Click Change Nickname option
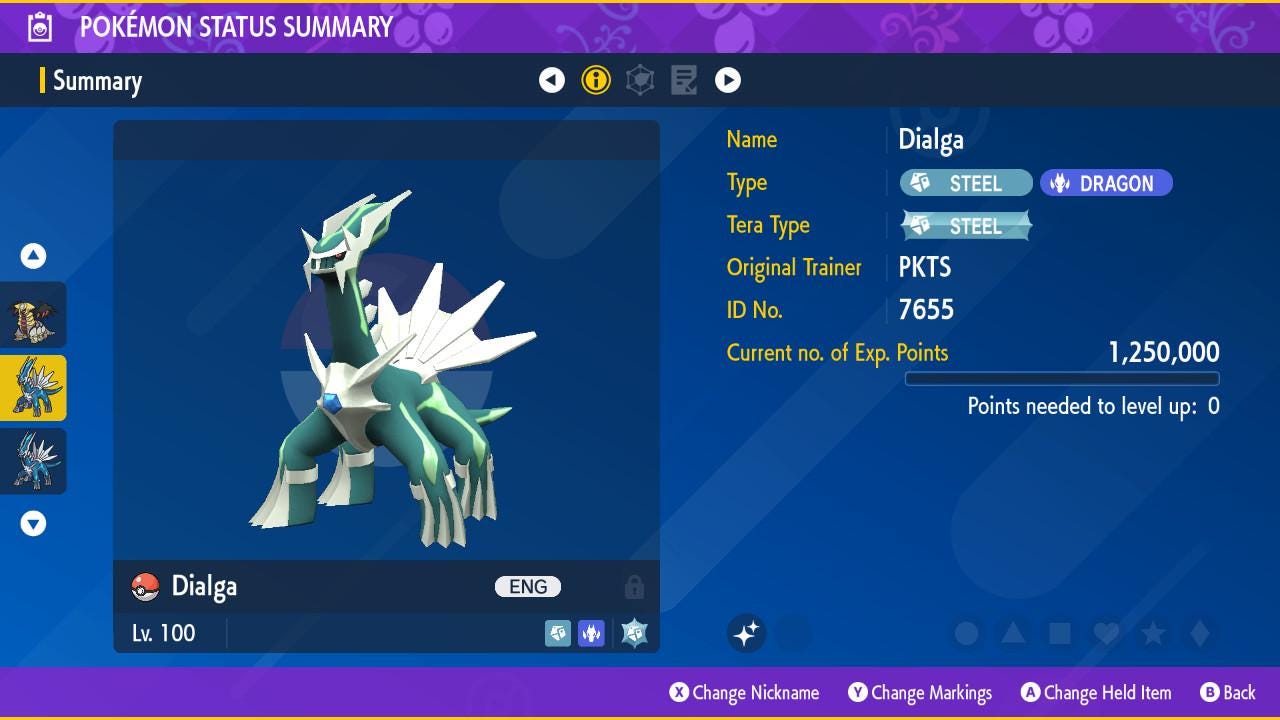Image resolution: width=1280 pixels, height=720 pixels. tap(744, 693)
